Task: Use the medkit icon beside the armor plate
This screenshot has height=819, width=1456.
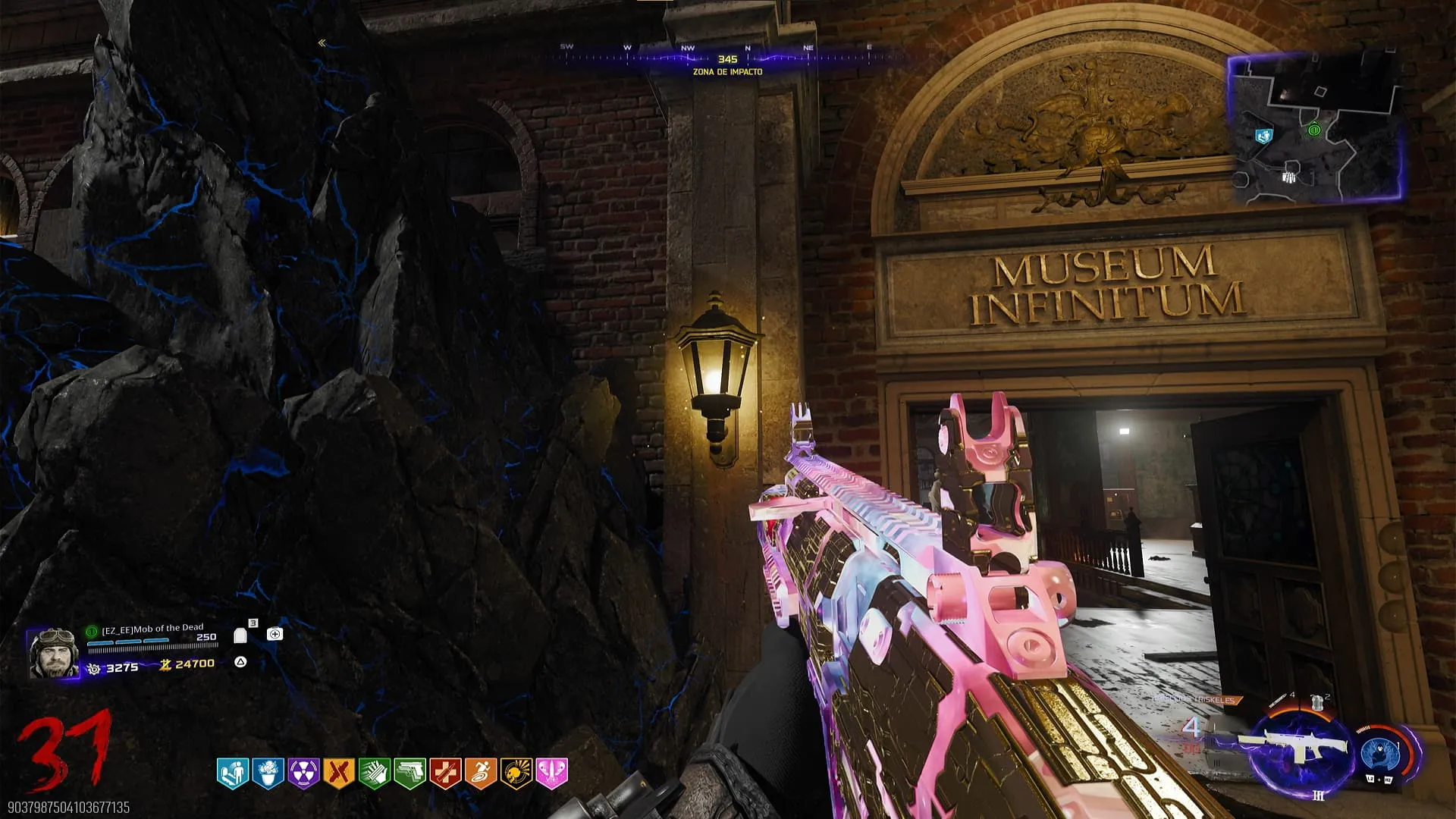Action: coord(275,634)
